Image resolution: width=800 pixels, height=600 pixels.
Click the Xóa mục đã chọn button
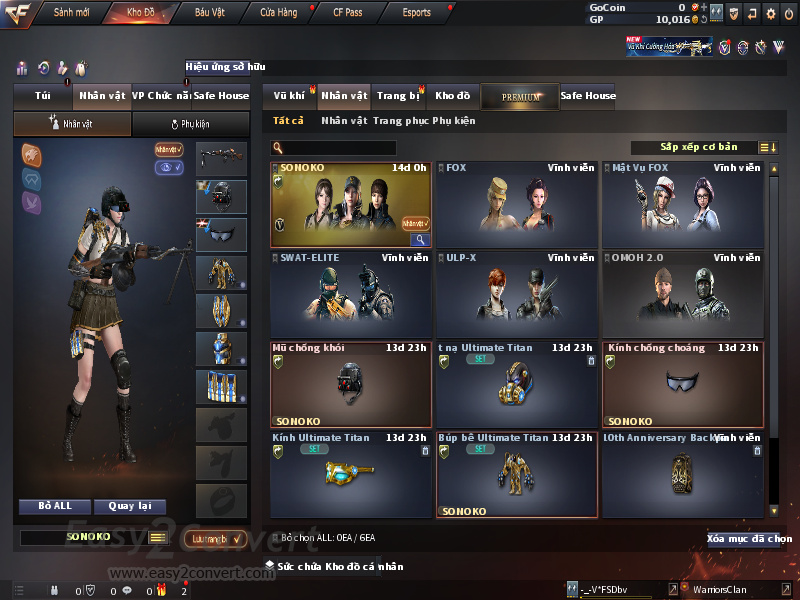(x=749, y=539)
